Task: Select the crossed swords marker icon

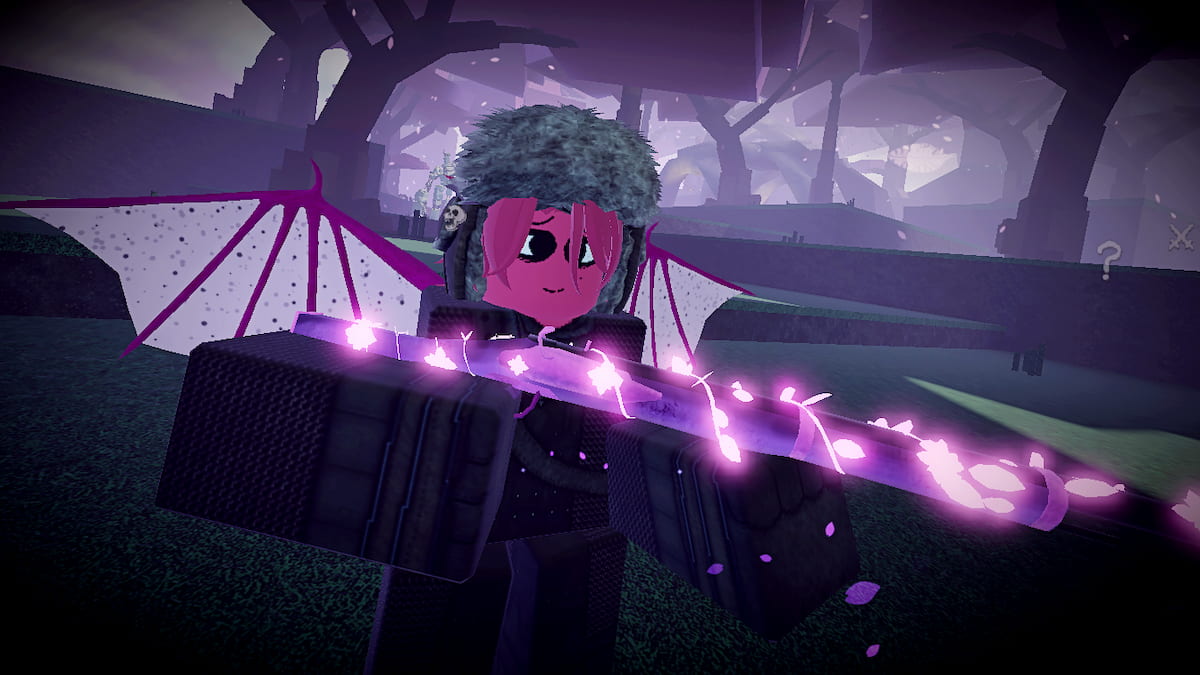Action: point(1182,238)
